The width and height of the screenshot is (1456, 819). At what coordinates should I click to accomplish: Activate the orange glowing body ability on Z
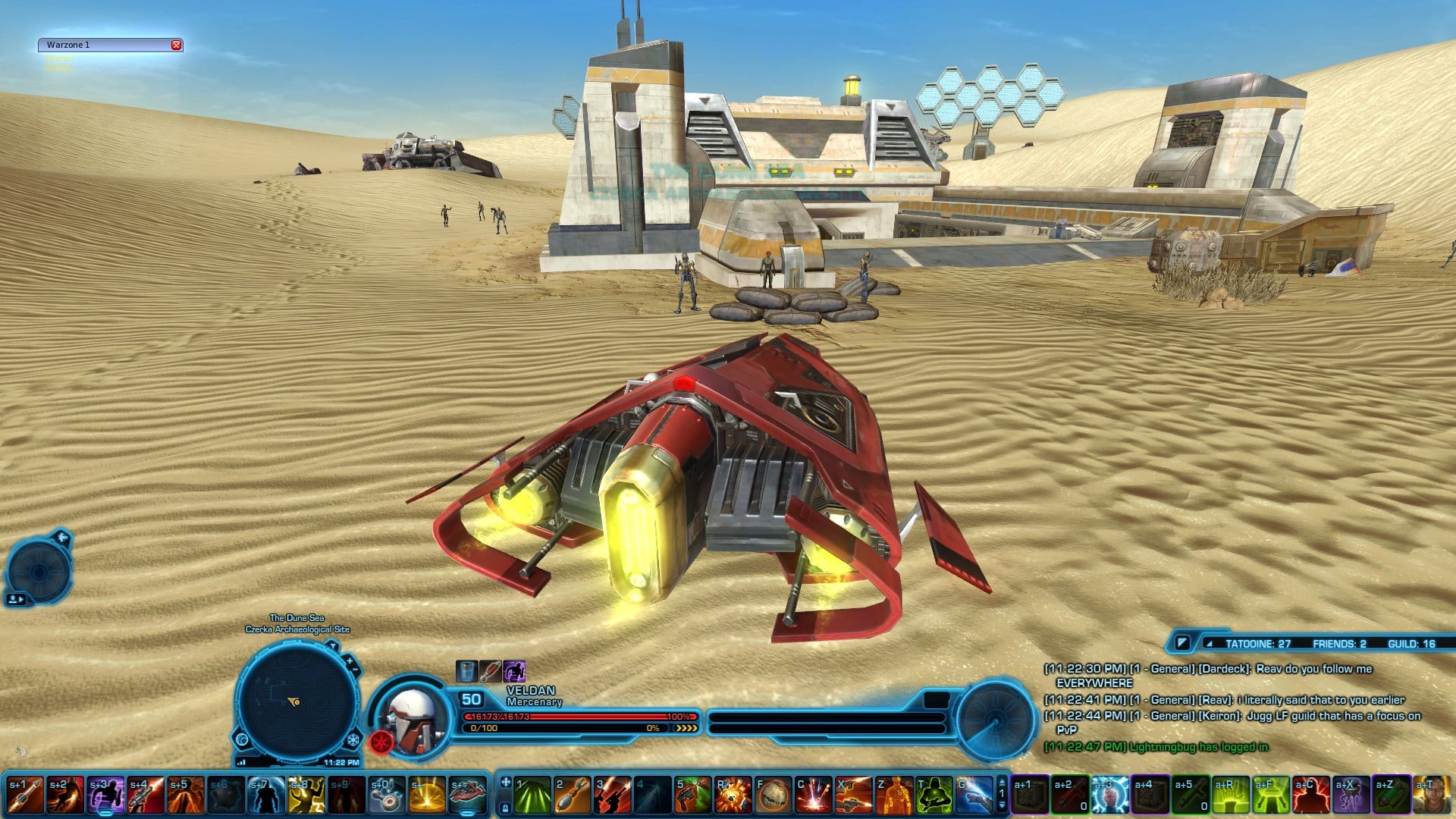click(894, 795)
